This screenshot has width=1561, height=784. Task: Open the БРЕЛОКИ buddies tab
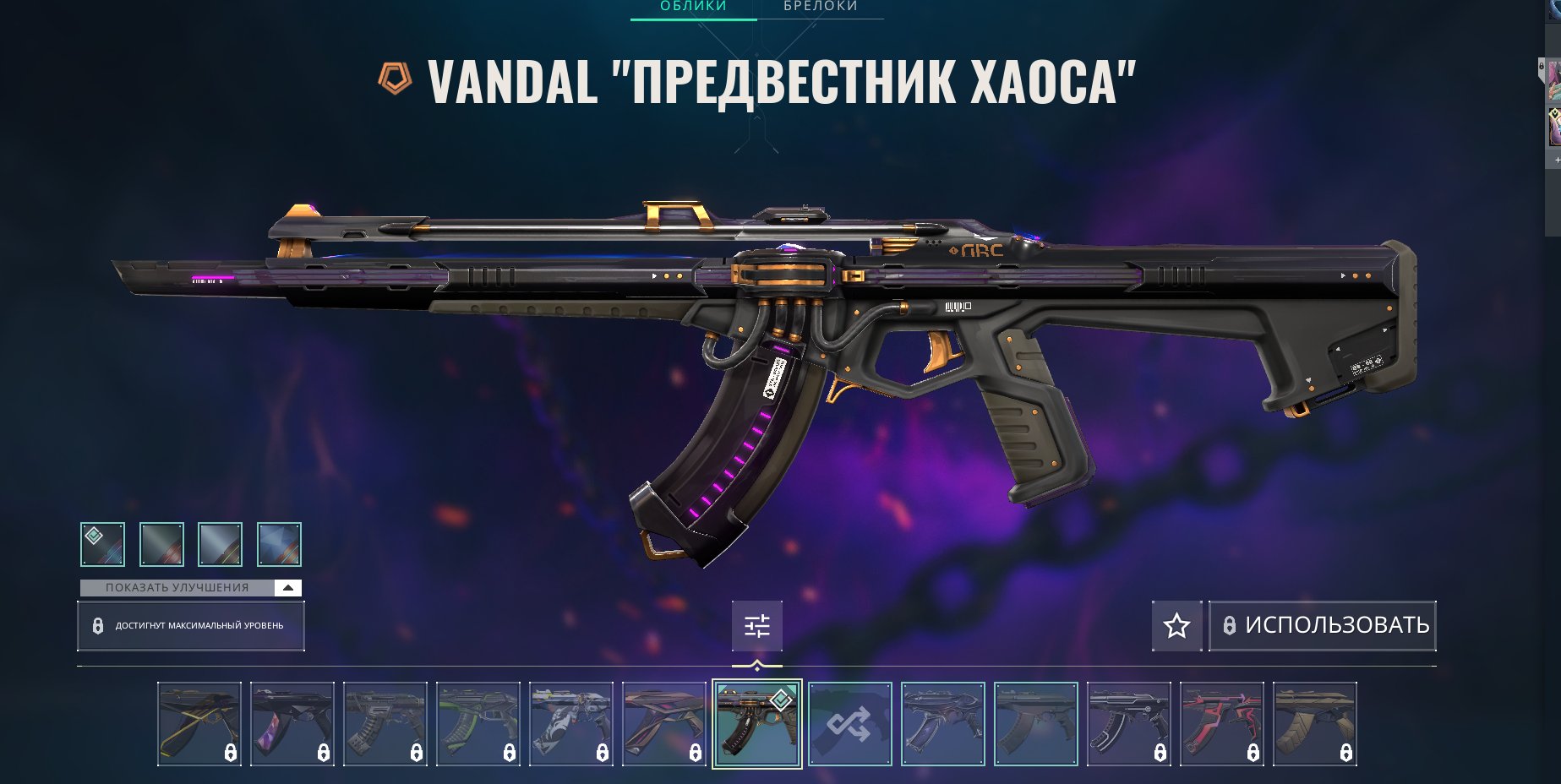(x=821, y=7)
